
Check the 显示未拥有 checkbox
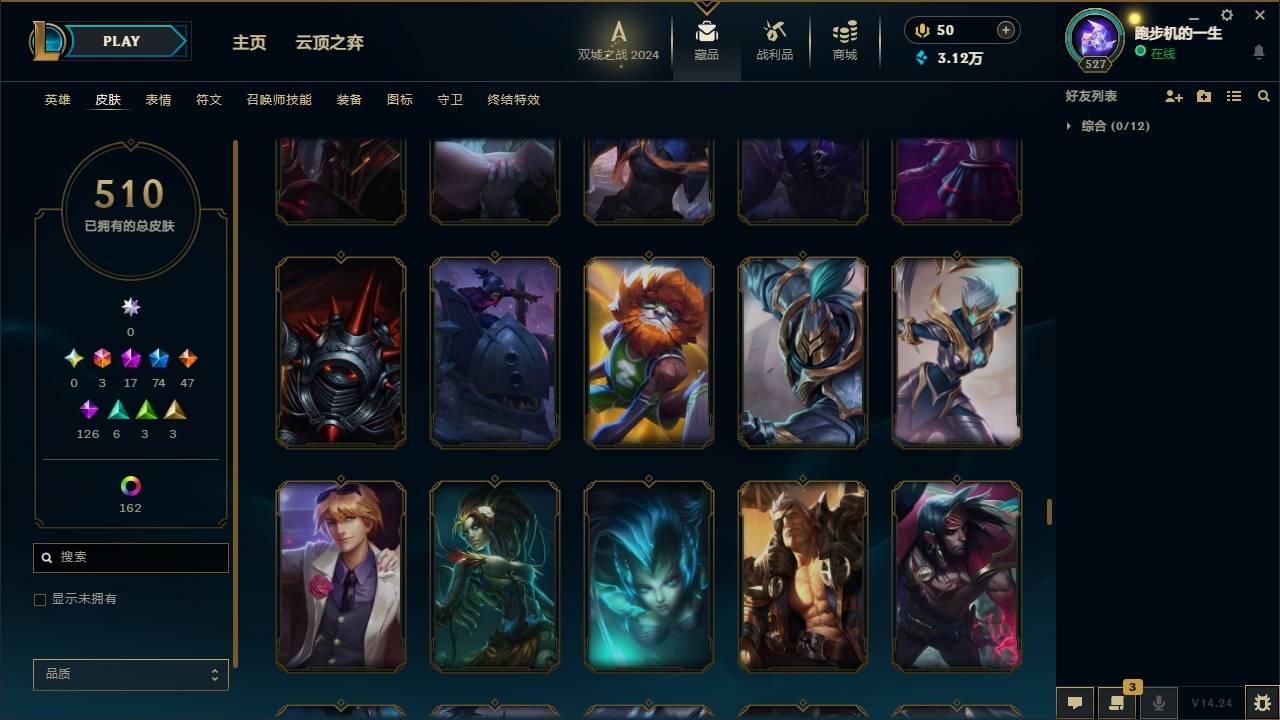40,599
